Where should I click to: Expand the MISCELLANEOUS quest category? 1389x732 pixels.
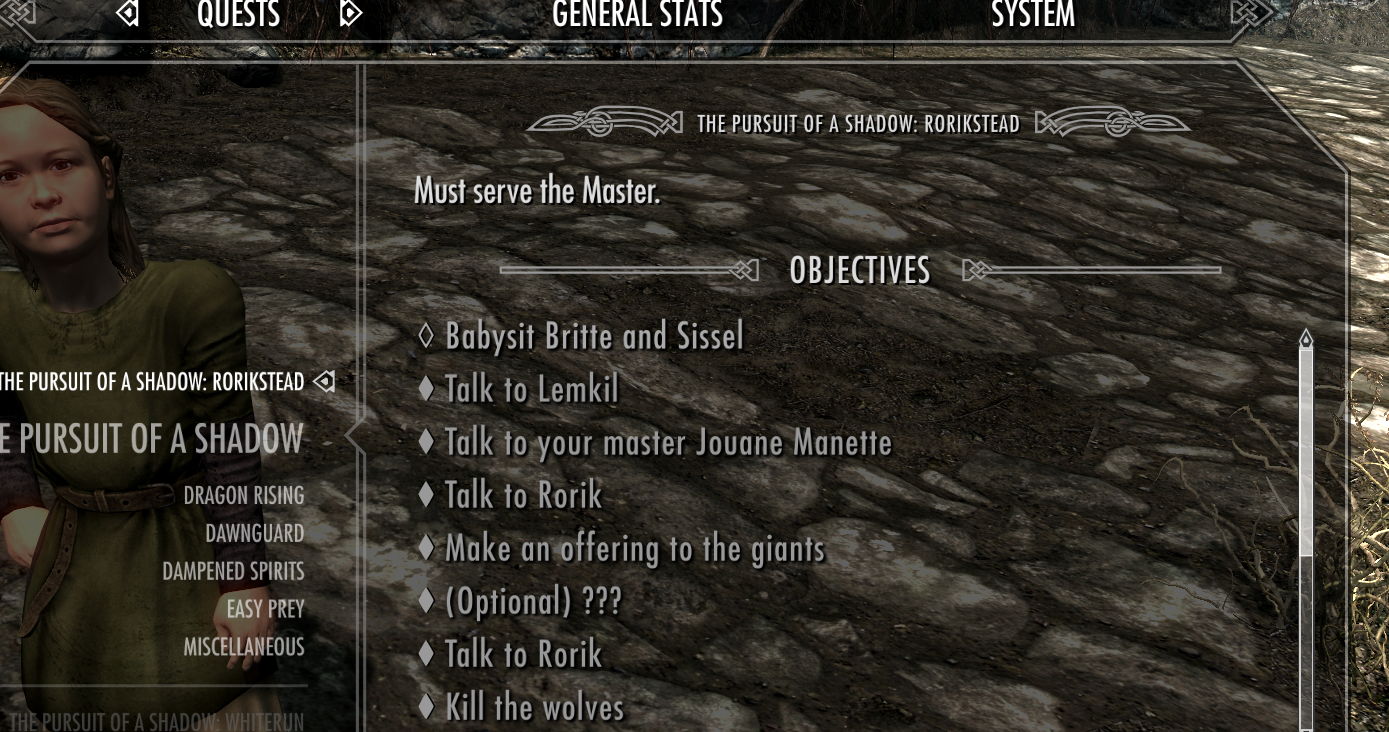(243, 646)
